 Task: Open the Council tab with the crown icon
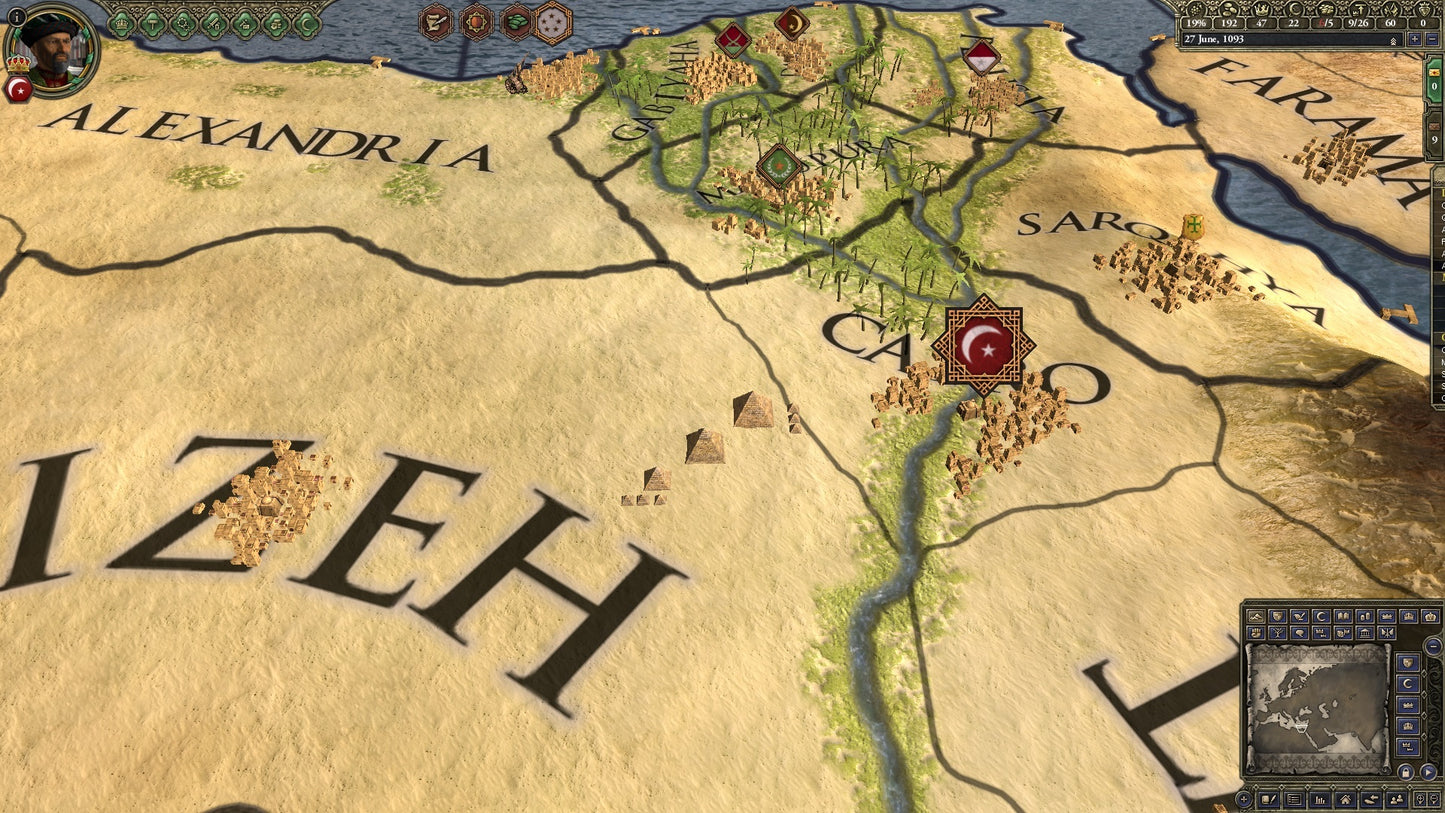pyautogui.click(x=121, y=25)
